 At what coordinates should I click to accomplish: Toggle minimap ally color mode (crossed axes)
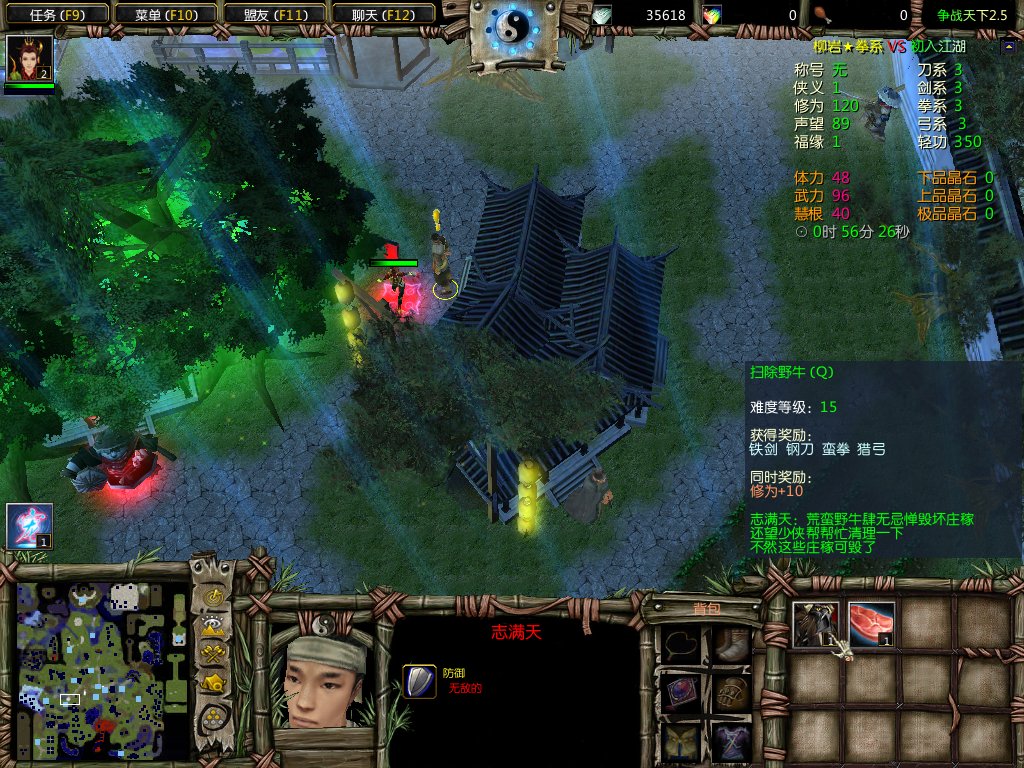click(x=213, y=654)
